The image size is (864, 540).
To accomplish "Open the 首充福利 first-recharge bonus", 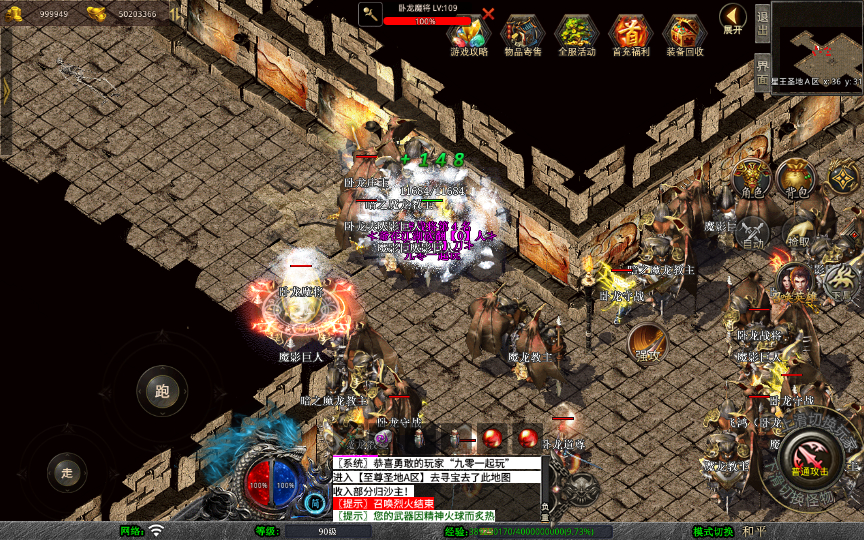I will pos(630,34).
